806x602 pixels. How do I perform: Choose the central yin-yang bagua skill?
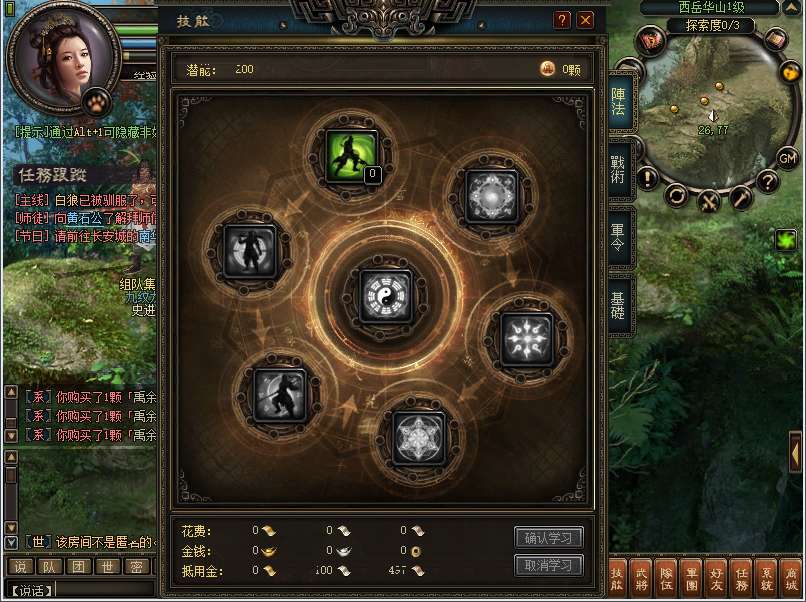click(x=385, y=295)
